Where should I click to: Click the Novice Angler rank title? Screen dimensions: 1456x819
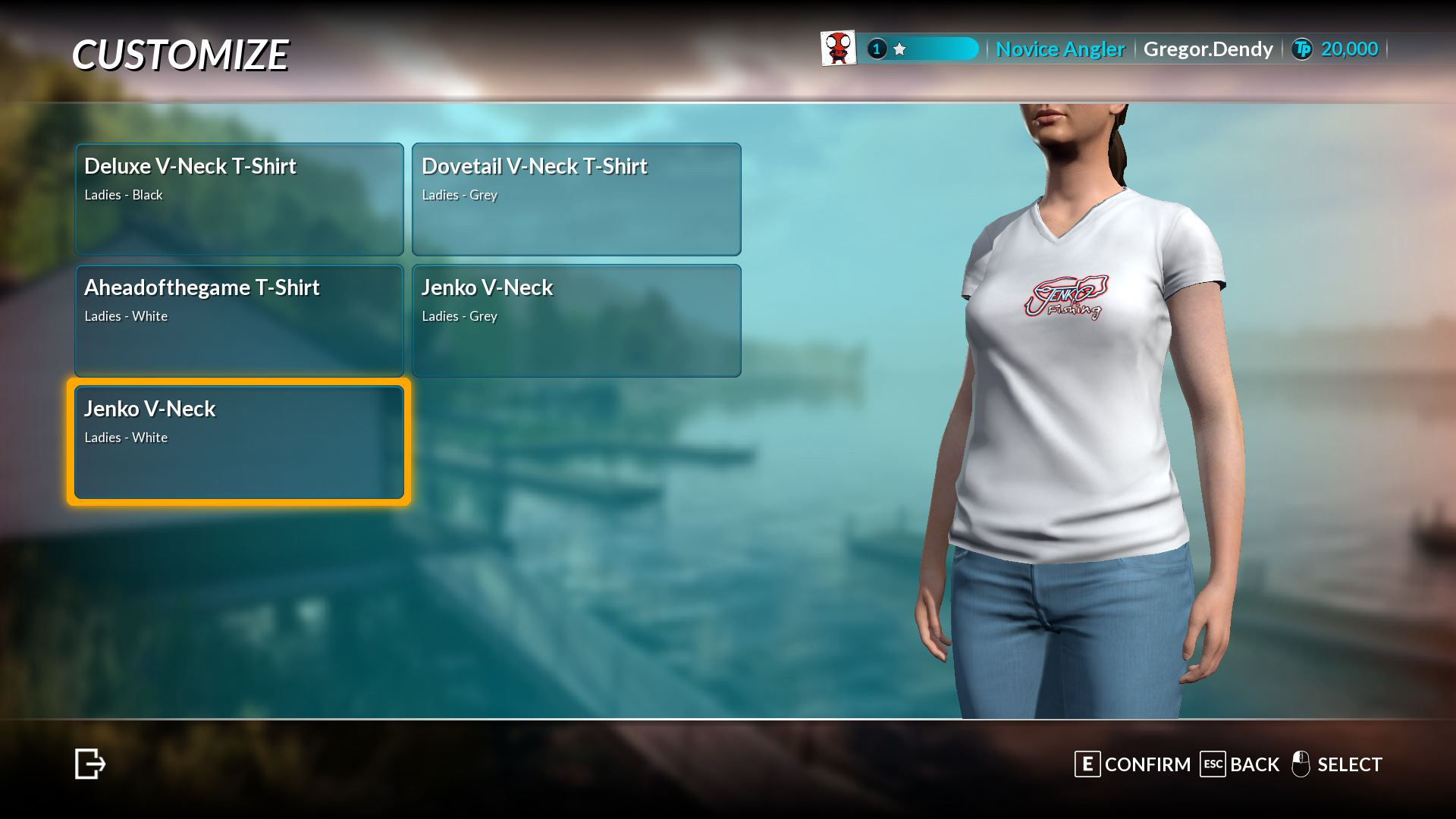coord(1060,49)
